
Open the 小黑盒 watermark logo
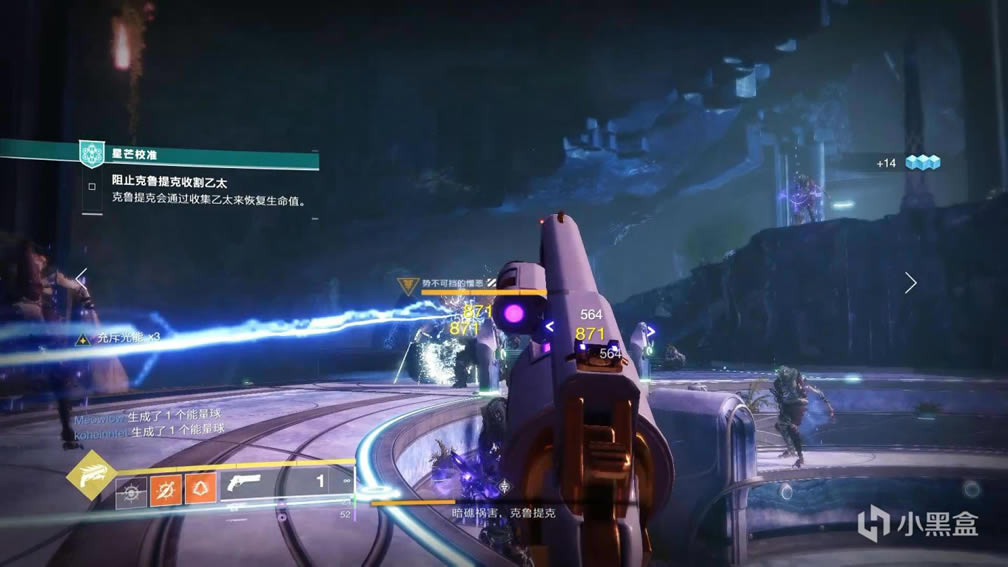tap(916, 523)
